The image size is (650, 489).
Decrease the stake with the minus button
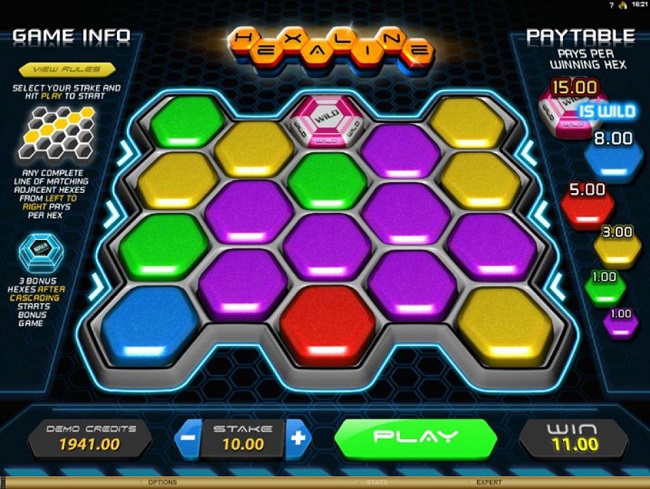189,437
